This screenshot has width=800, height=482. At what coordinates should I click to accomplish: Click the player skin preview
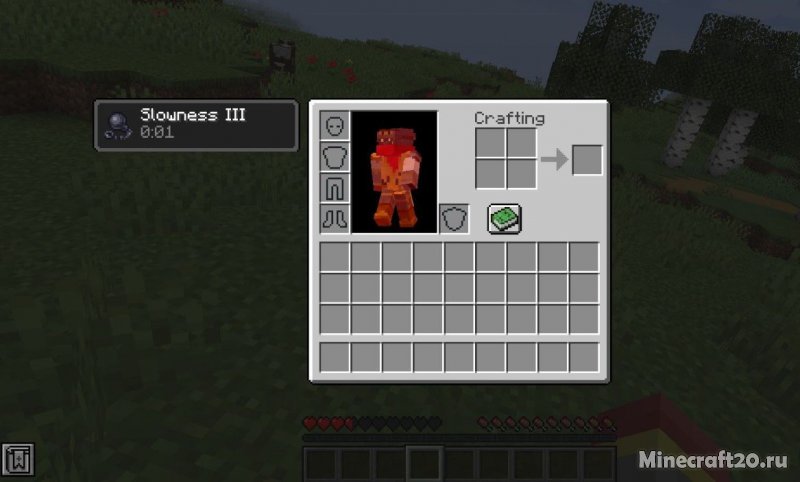click(395, 172)
